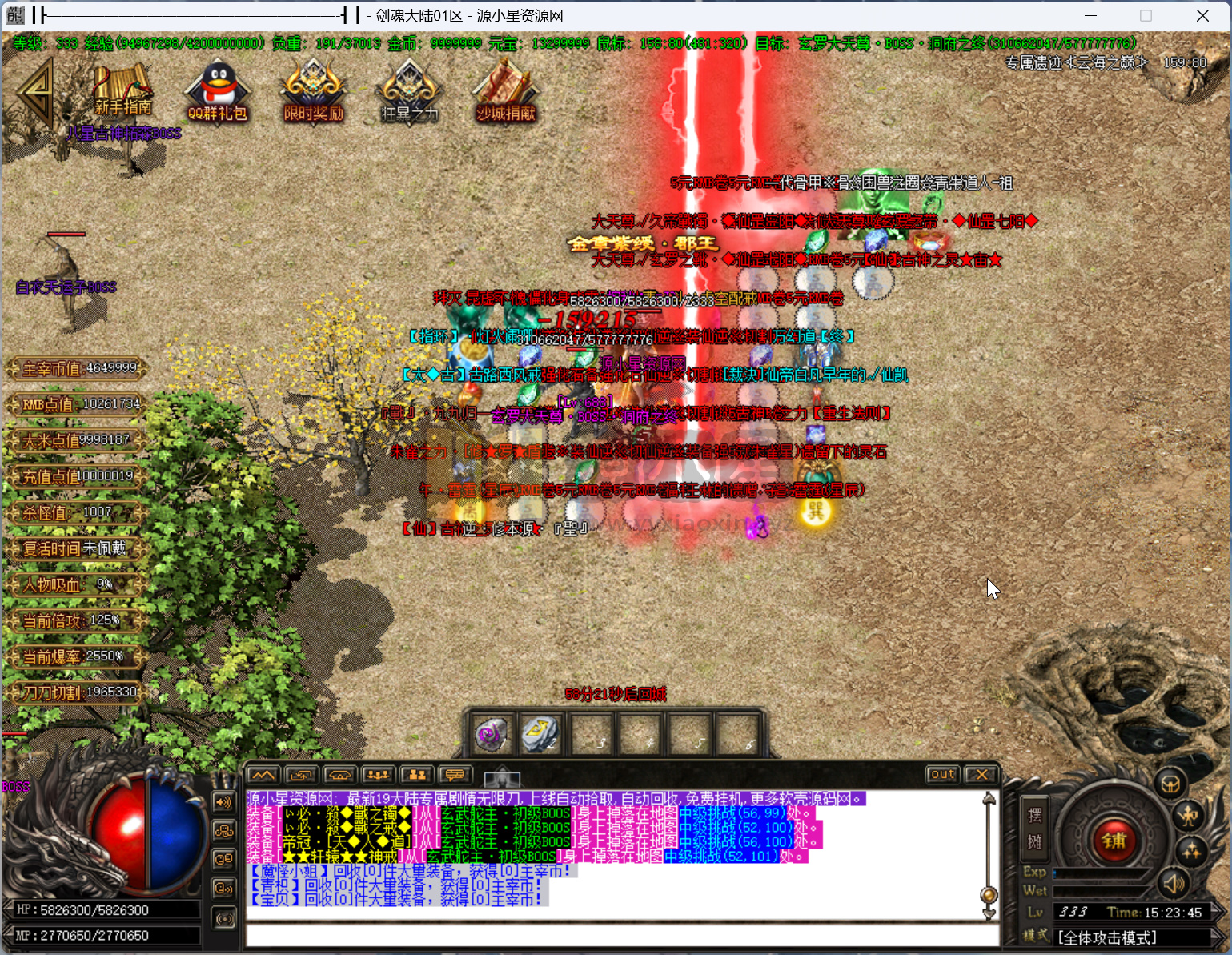Open the red 铺 shop orb
The image size is (1232, 955).
(1114, 841)
